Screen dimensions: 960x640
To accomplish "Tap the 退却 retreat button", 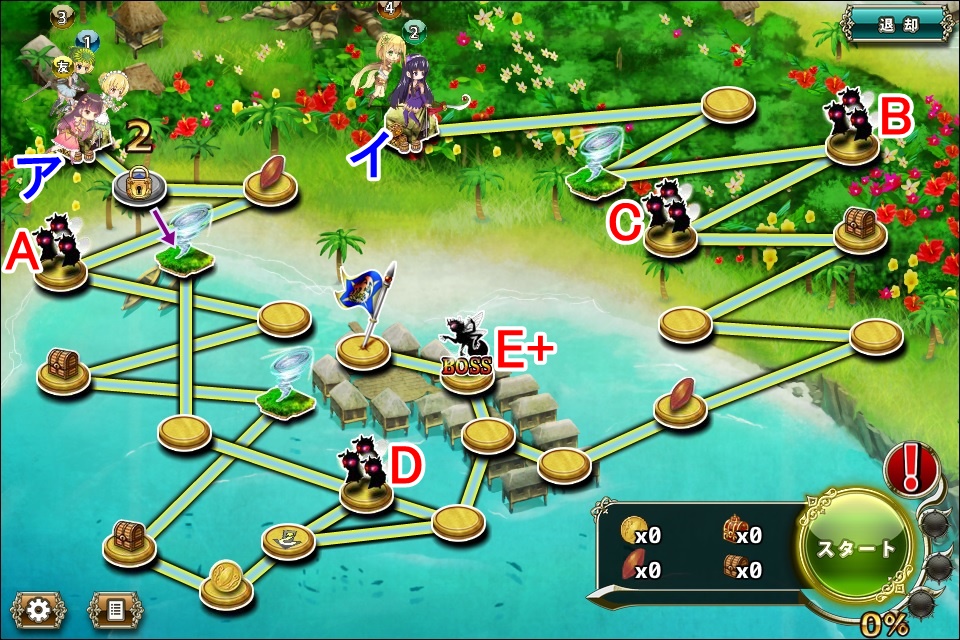I will pyautogui.click(x=896, y=24).
